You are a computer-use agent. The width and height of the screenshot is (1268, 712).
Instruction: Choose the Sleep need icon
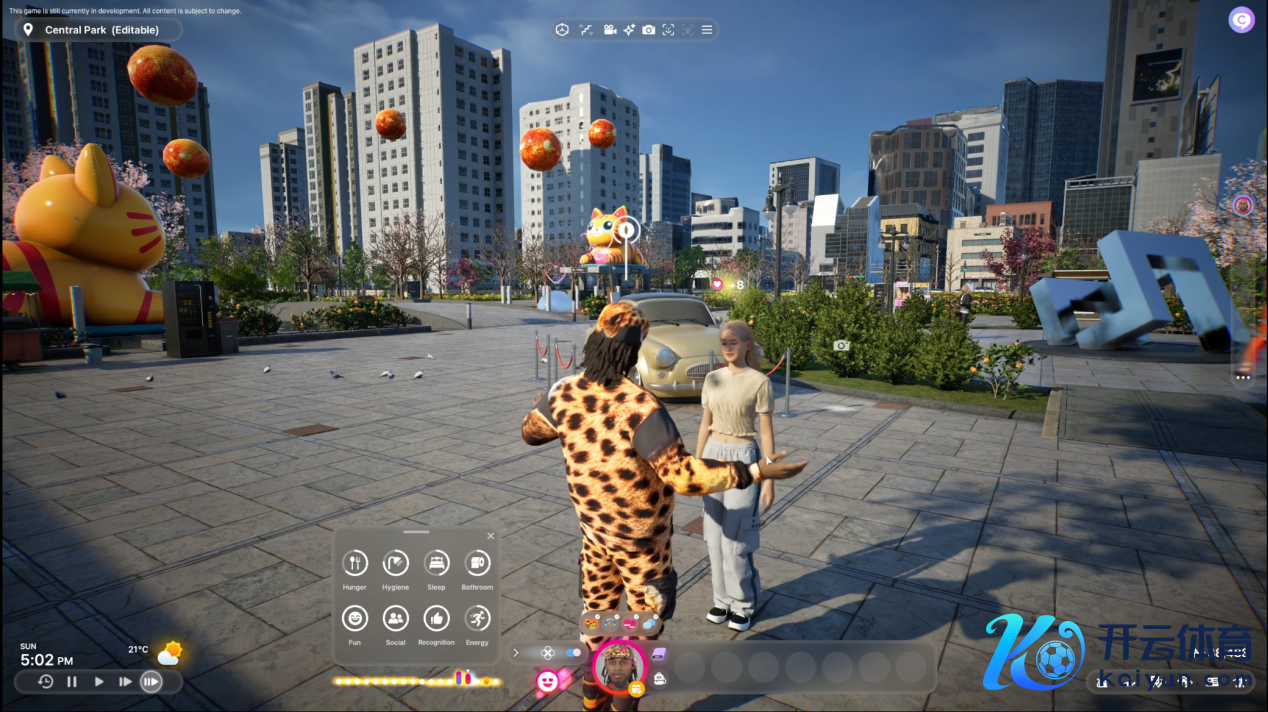(437, 563)
